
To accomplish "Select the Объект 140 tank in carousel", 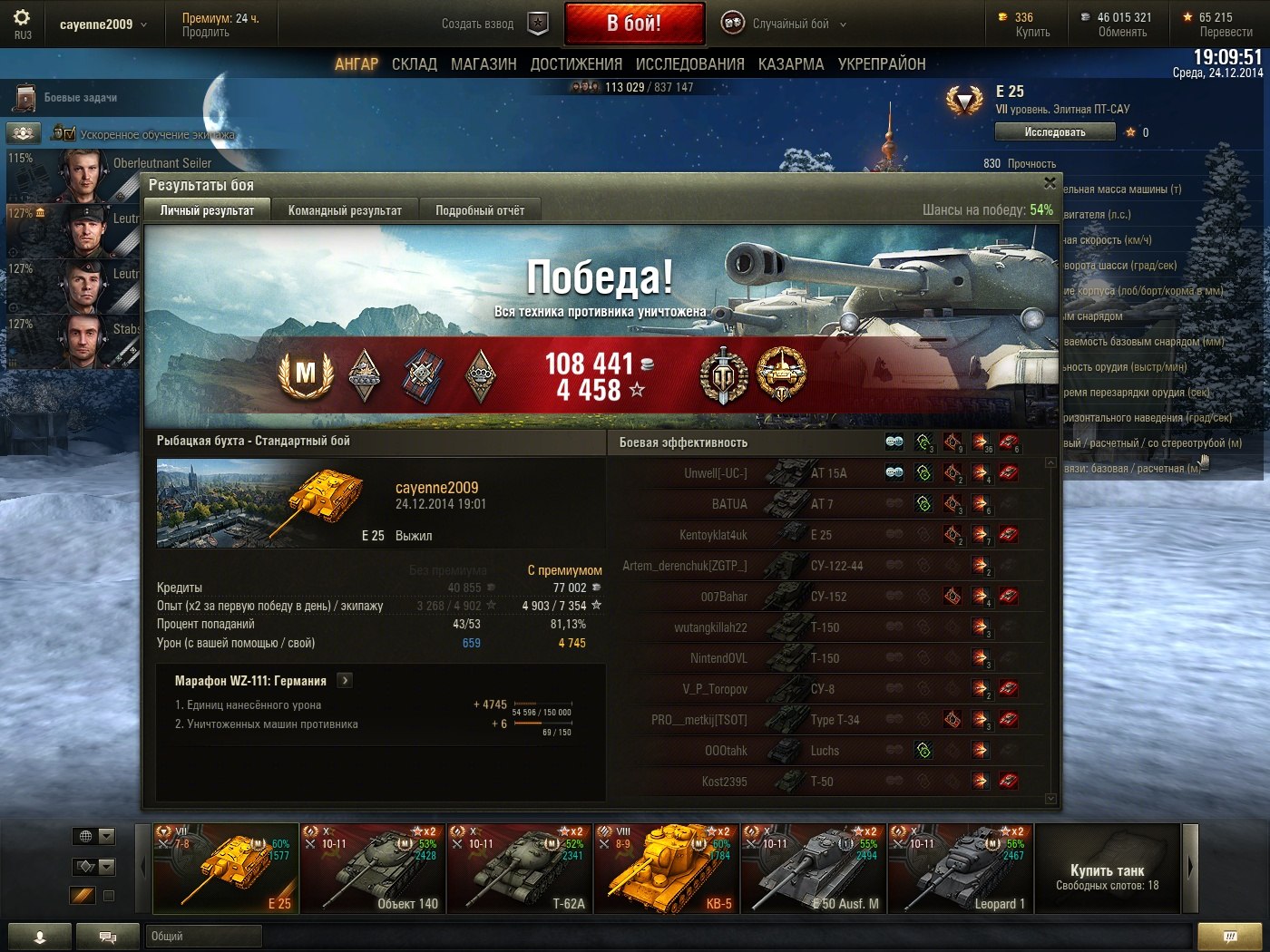I will pos(373,868).
